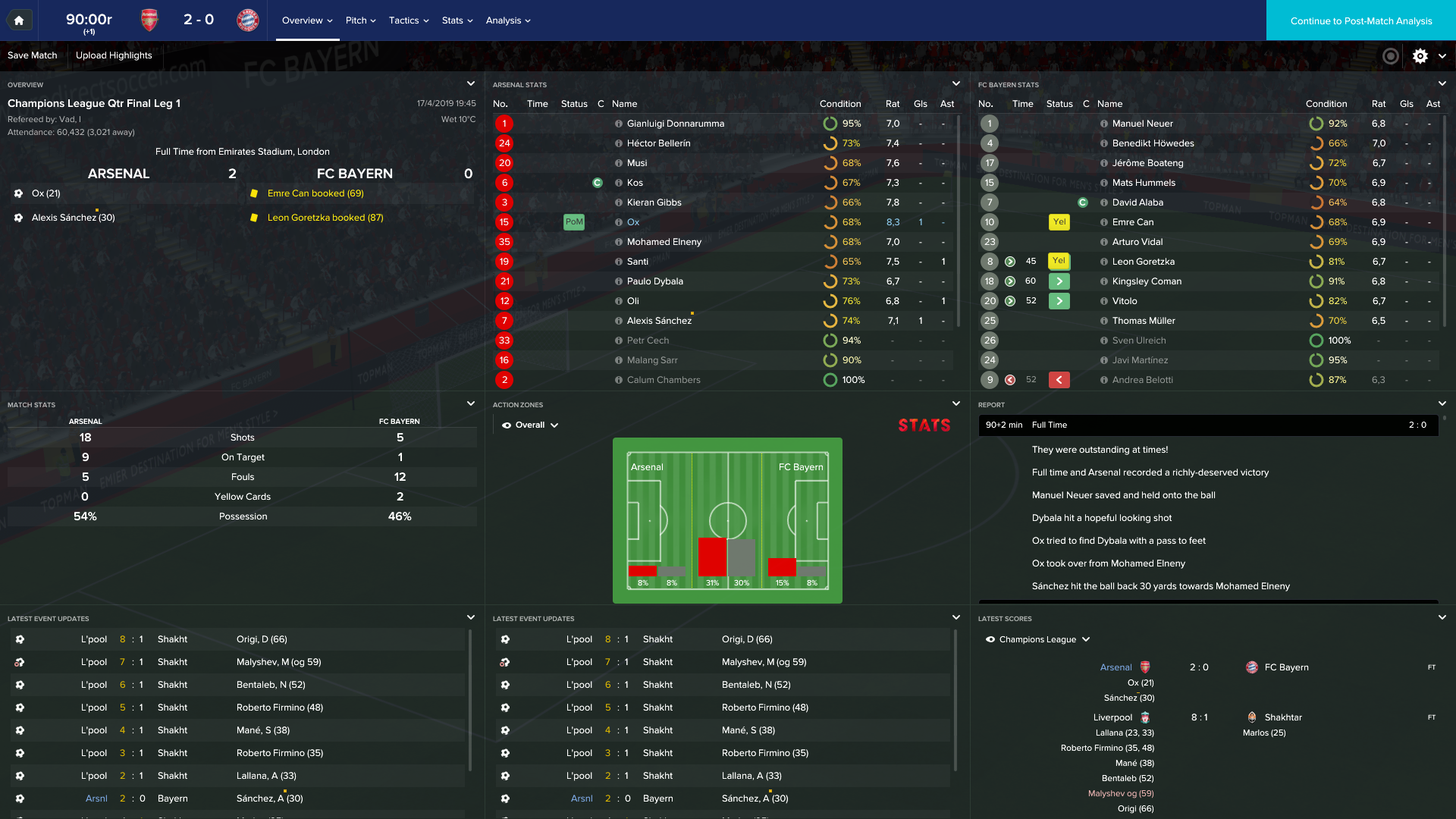This screenshot has width=1456, height=819.
Task: Select Manuel Neuer in Bayern stats
Action: [1142, 124]
